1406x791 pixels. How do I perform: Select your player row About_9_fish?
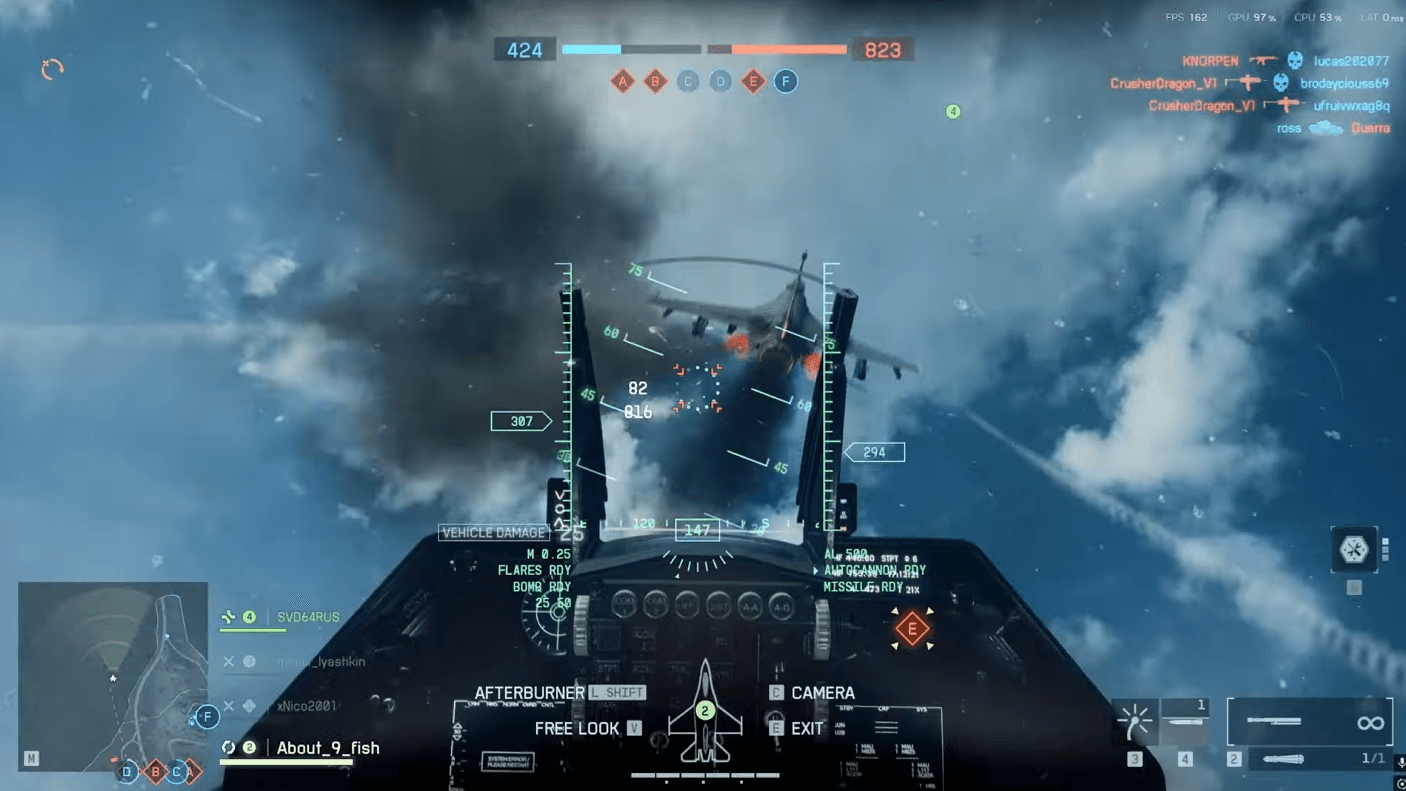(x=328, y=748)
